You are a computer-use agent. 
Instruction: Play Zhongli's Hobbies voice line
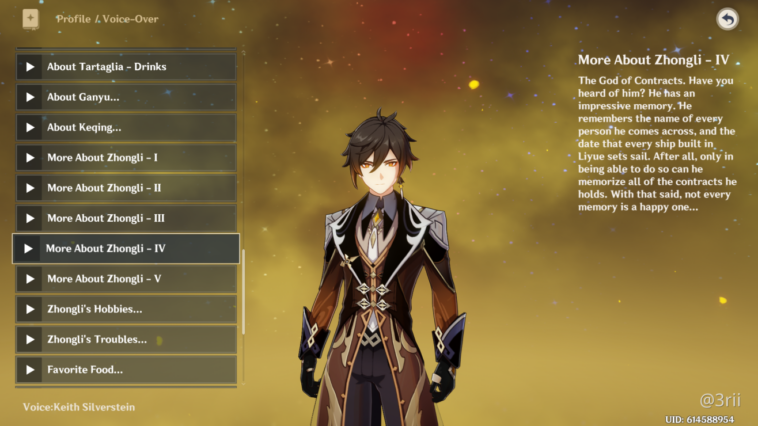coord(127,309)
